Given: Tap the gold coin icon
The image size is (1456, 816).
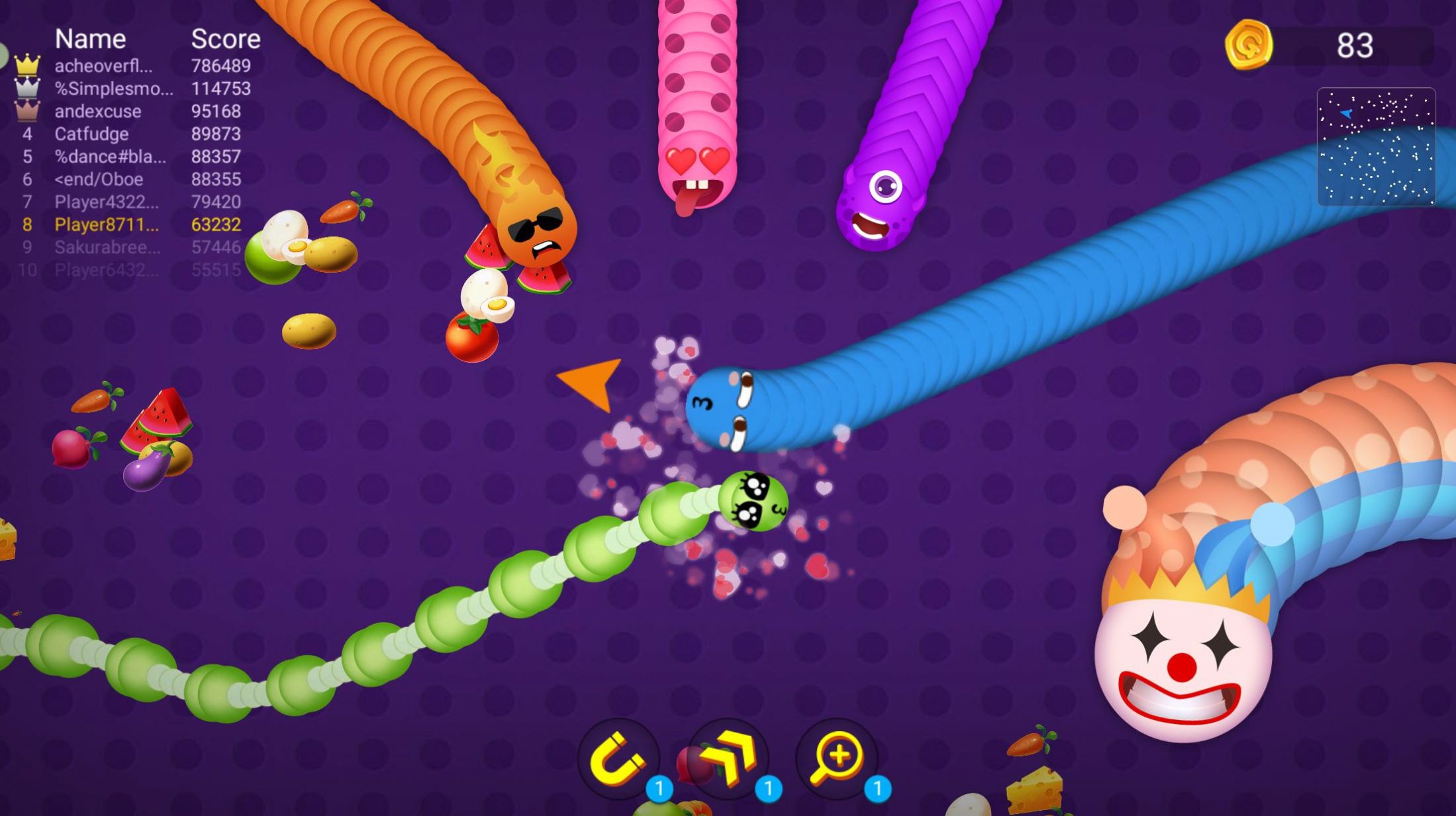Looking at the screenshot, I should pos(1248,45).
